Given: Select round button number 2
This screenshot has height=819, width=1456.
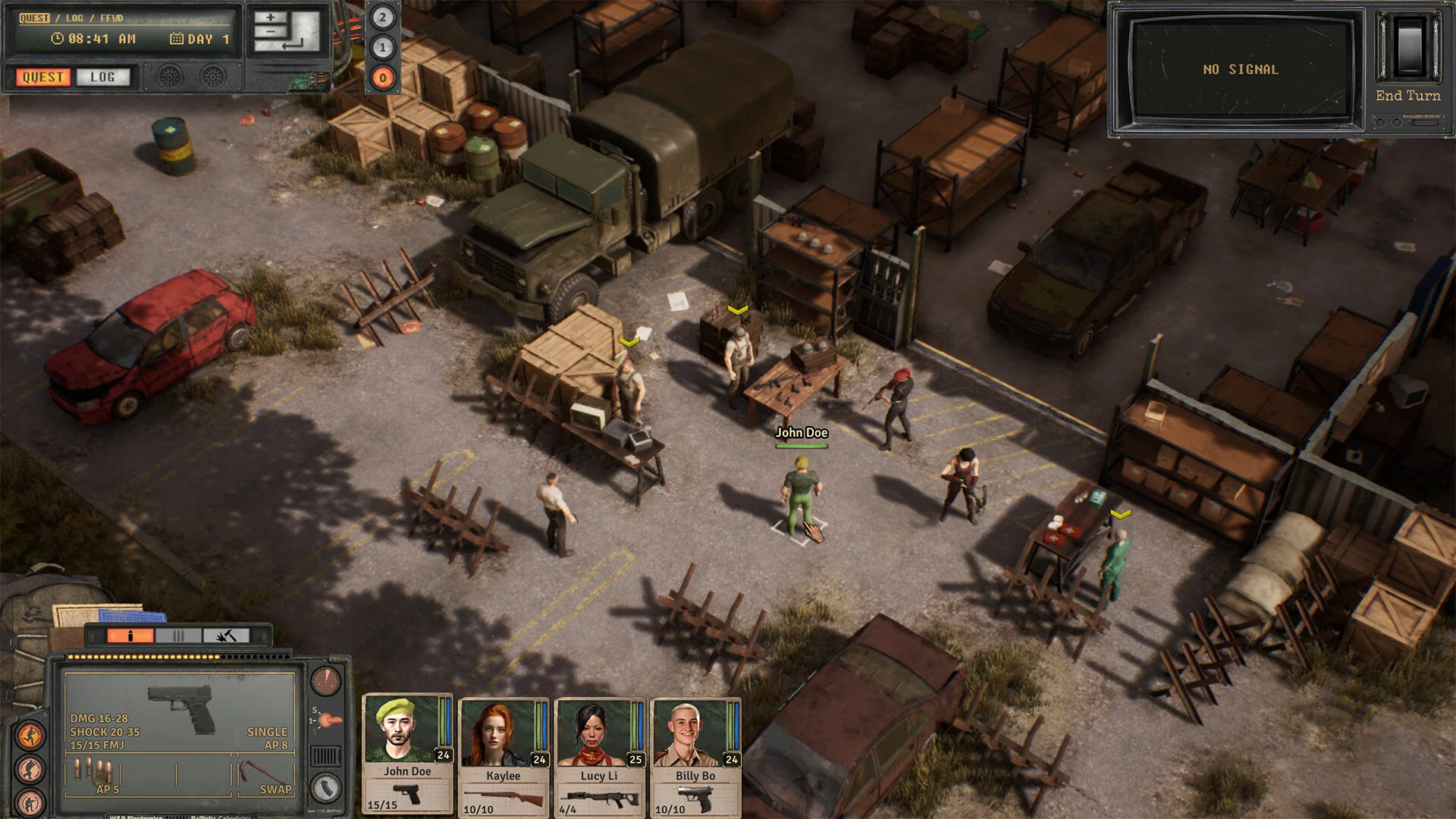Looking at the screenshot, I should 382,17.
